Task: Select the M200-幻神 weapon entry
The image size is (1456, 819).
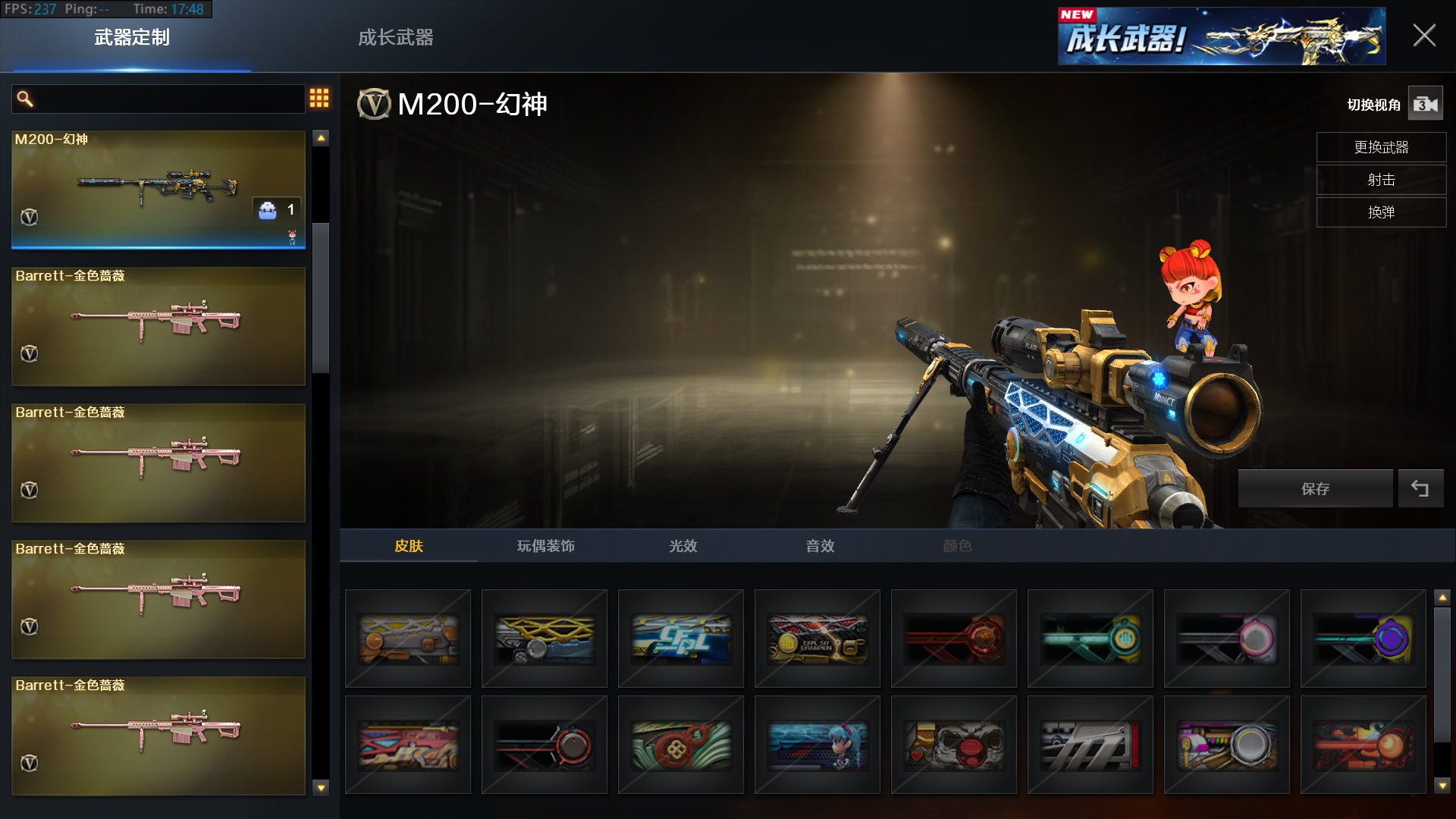Action: coord(158,189)
